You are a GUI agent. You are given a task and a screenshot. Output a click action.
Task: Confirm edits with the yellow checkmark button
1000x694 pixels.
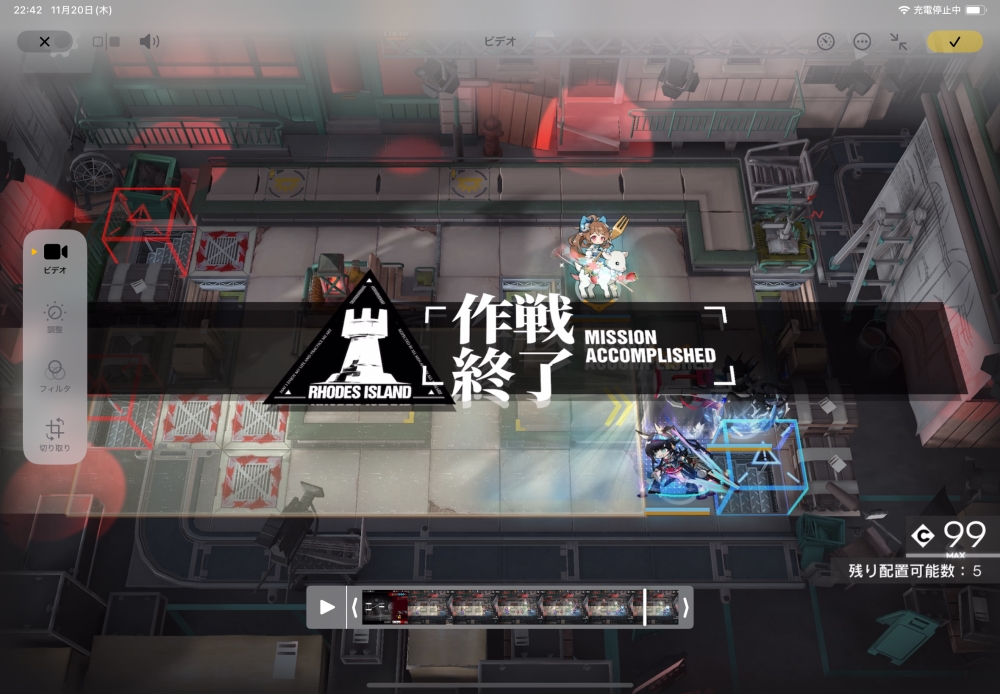click(954, 42)
